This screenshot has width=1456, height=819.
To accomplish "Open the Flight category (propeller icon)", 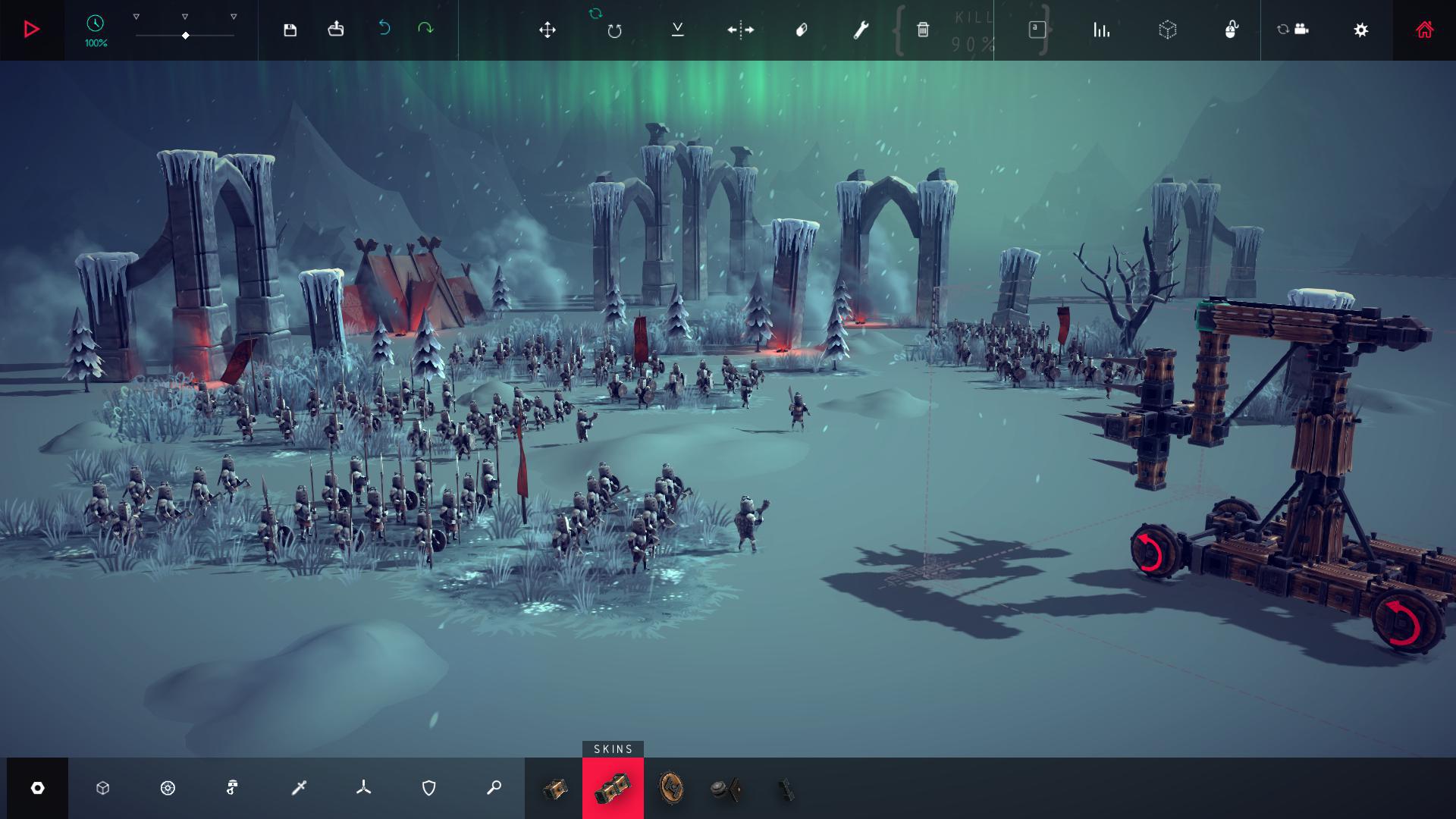I will 364,789.
